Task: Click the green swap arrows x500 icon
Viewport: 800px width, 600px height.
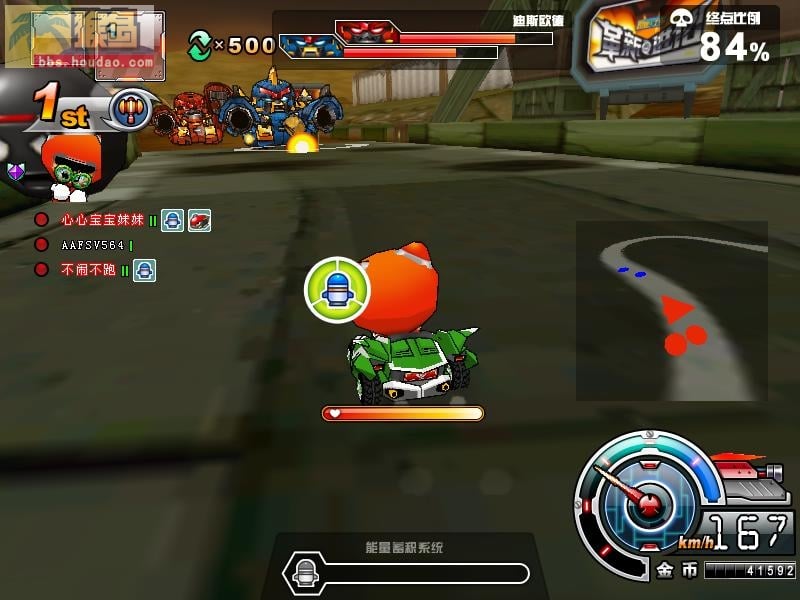Action: tap(200, 43)
